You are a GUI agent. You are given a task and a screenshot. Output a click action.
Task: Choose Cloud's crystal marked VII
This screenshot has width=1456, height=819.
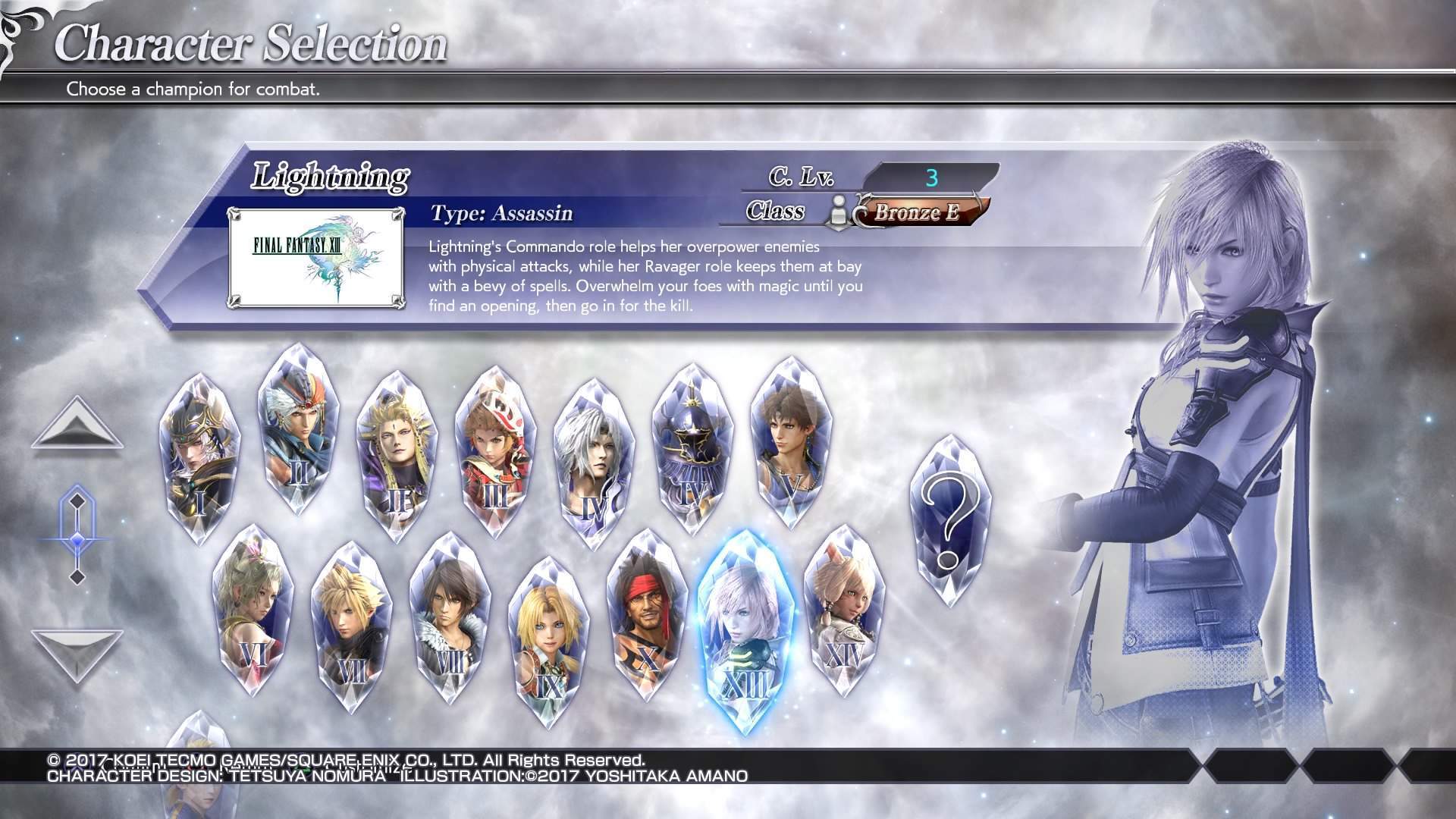tap(351, 626)
